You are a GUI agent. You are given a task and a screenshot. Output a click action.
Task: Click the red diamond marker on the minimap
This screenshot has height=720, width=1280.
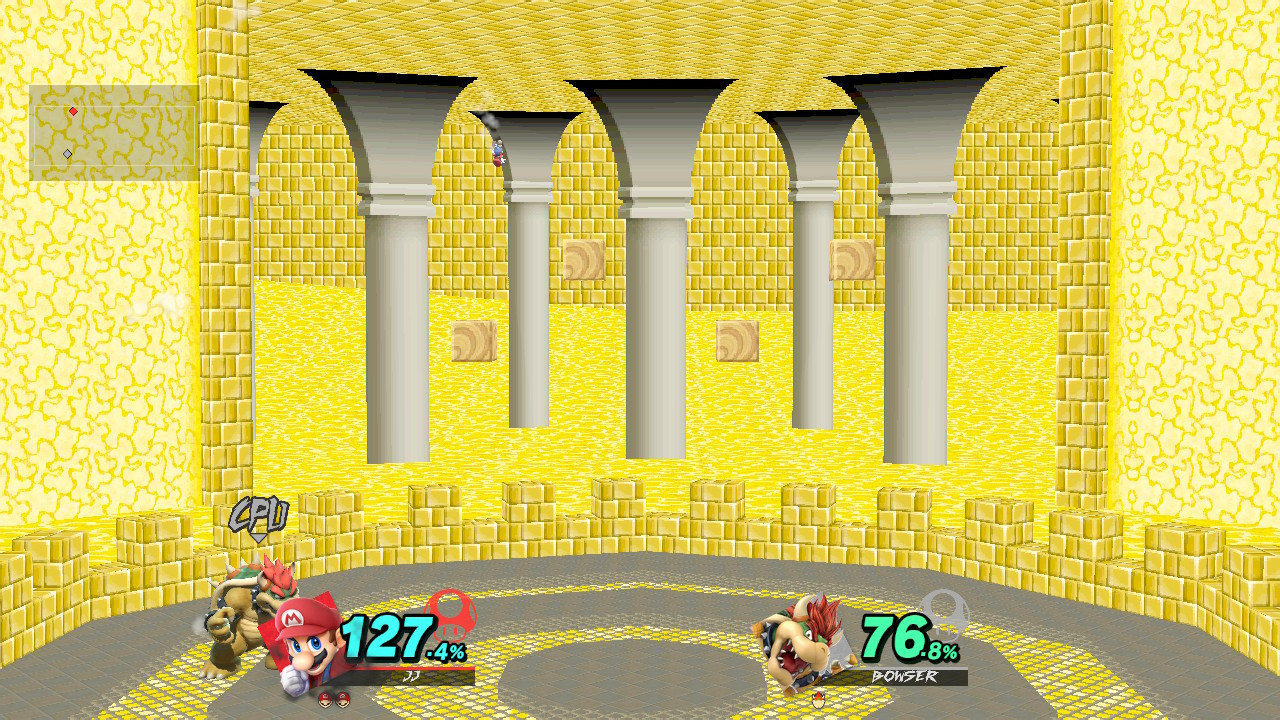pyautogui.click(x=73, y=113)
